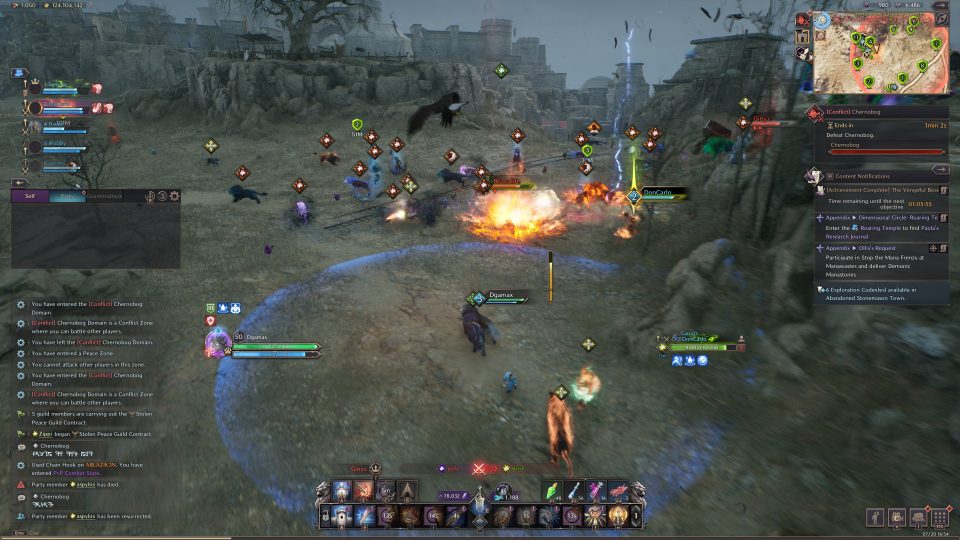Activate the white tower shield skill
960x540 pixels.
[340, 517]
